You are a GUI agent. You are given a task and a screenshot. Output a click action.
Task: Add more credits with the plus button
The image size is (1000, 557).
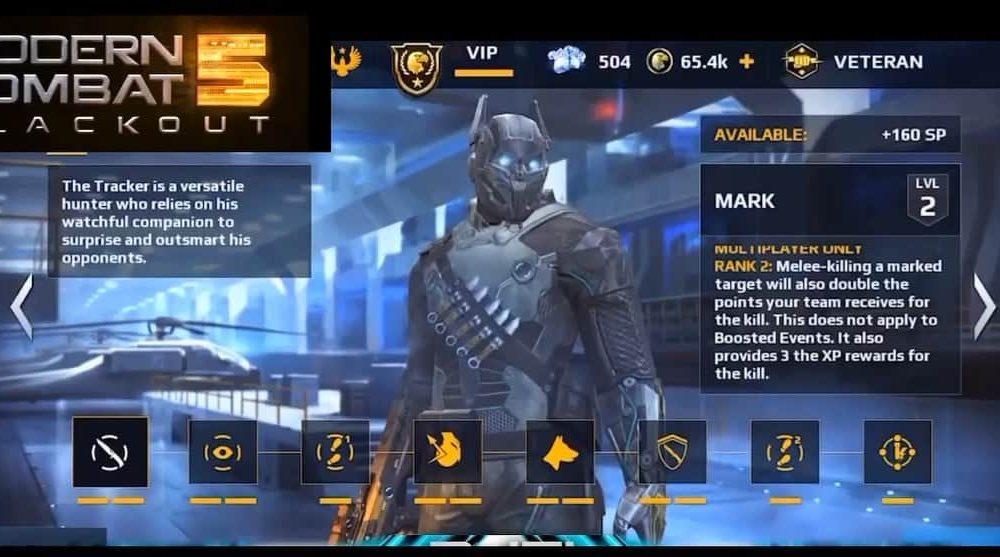click(x=746, y=61)
